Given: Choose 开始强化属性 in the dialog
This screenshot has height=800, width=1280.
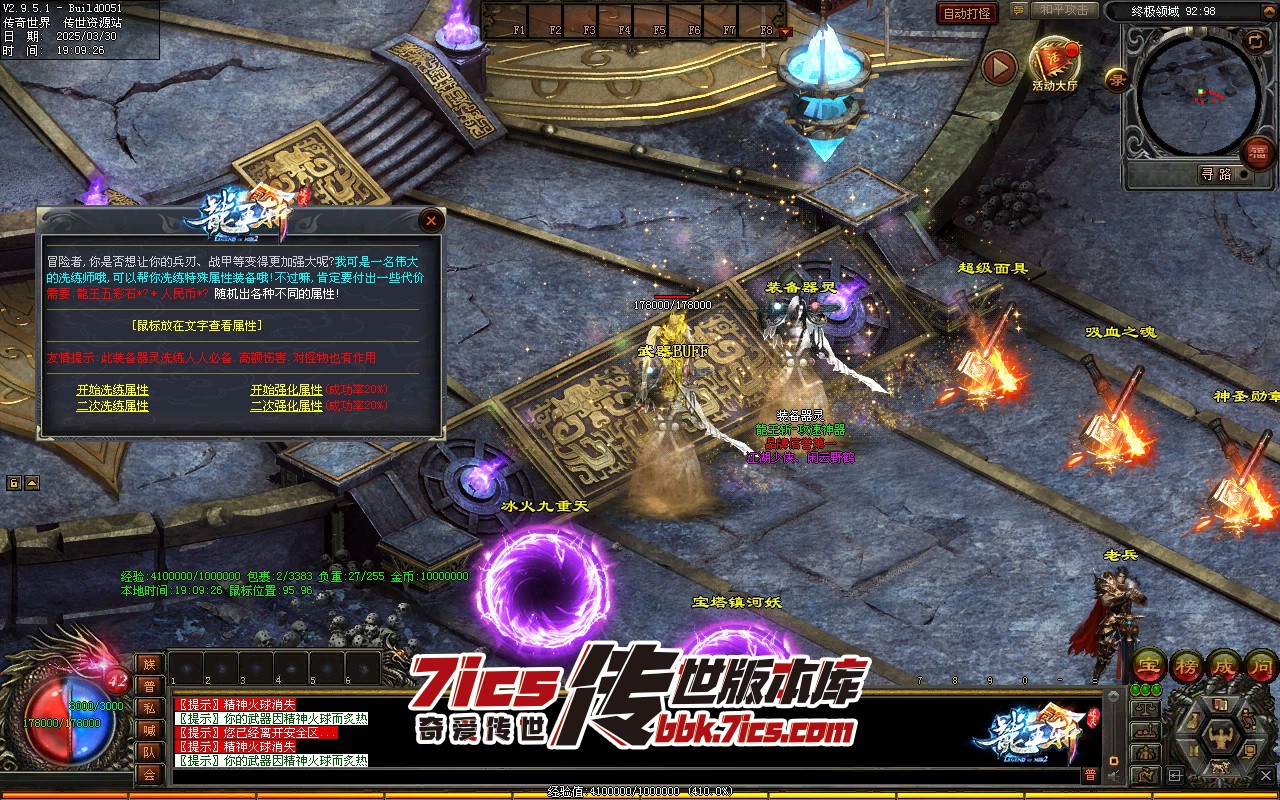Looking at the screenshot, I should tap(286, 390).
